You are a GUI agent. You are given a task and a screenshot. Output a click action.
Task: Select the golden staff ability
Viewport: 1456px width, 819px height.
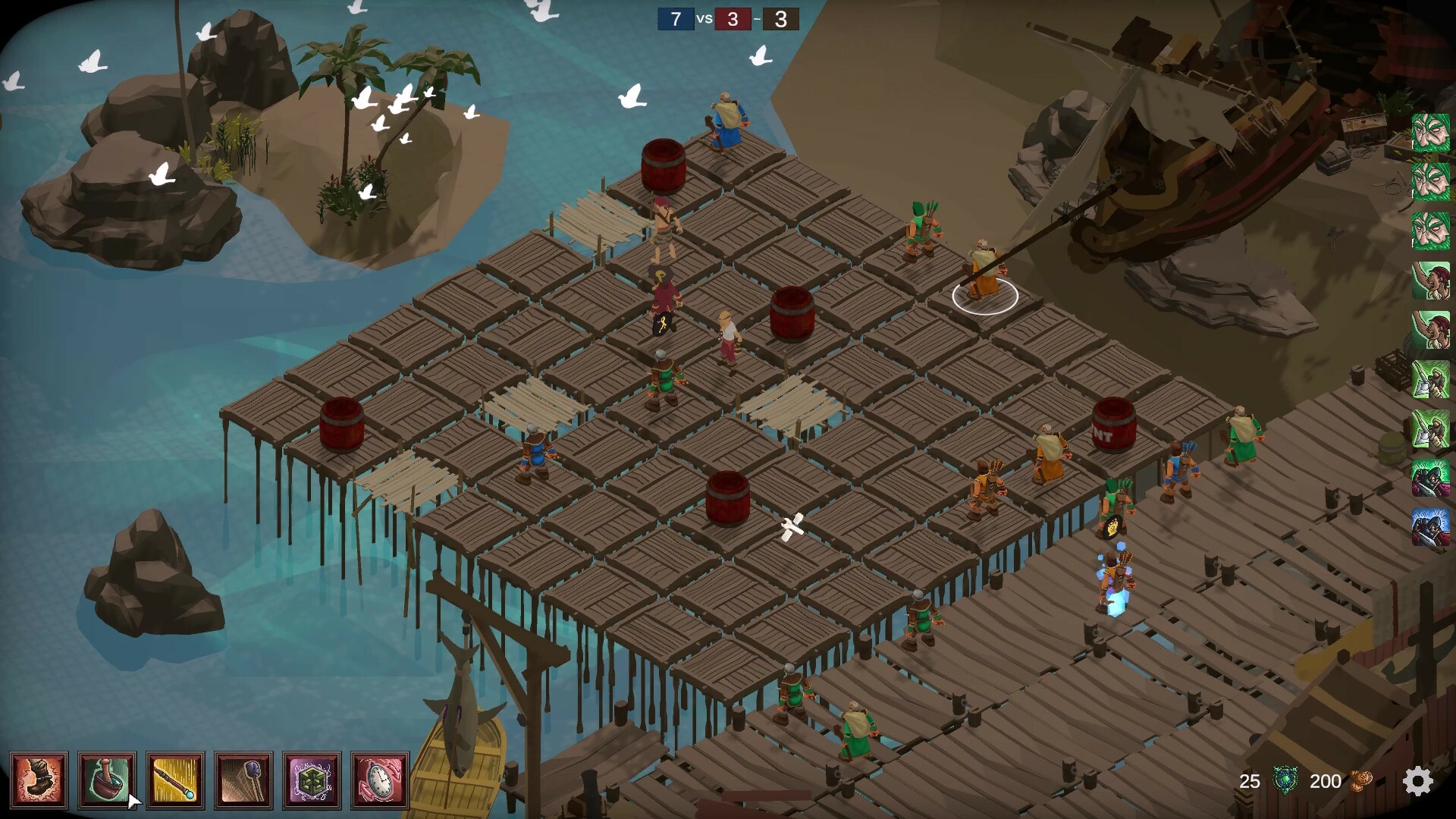[x=175, y=780]
